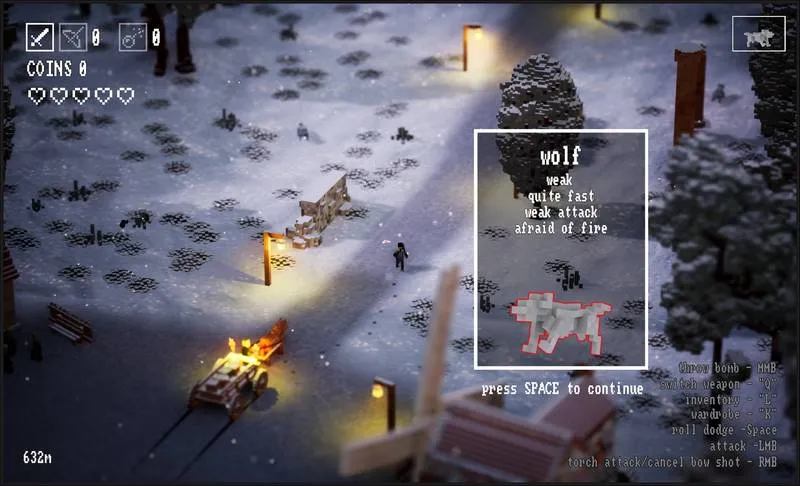This screenshot has height=486, width=800.
Task: Select the bow weapon slot
Action: 73,37
